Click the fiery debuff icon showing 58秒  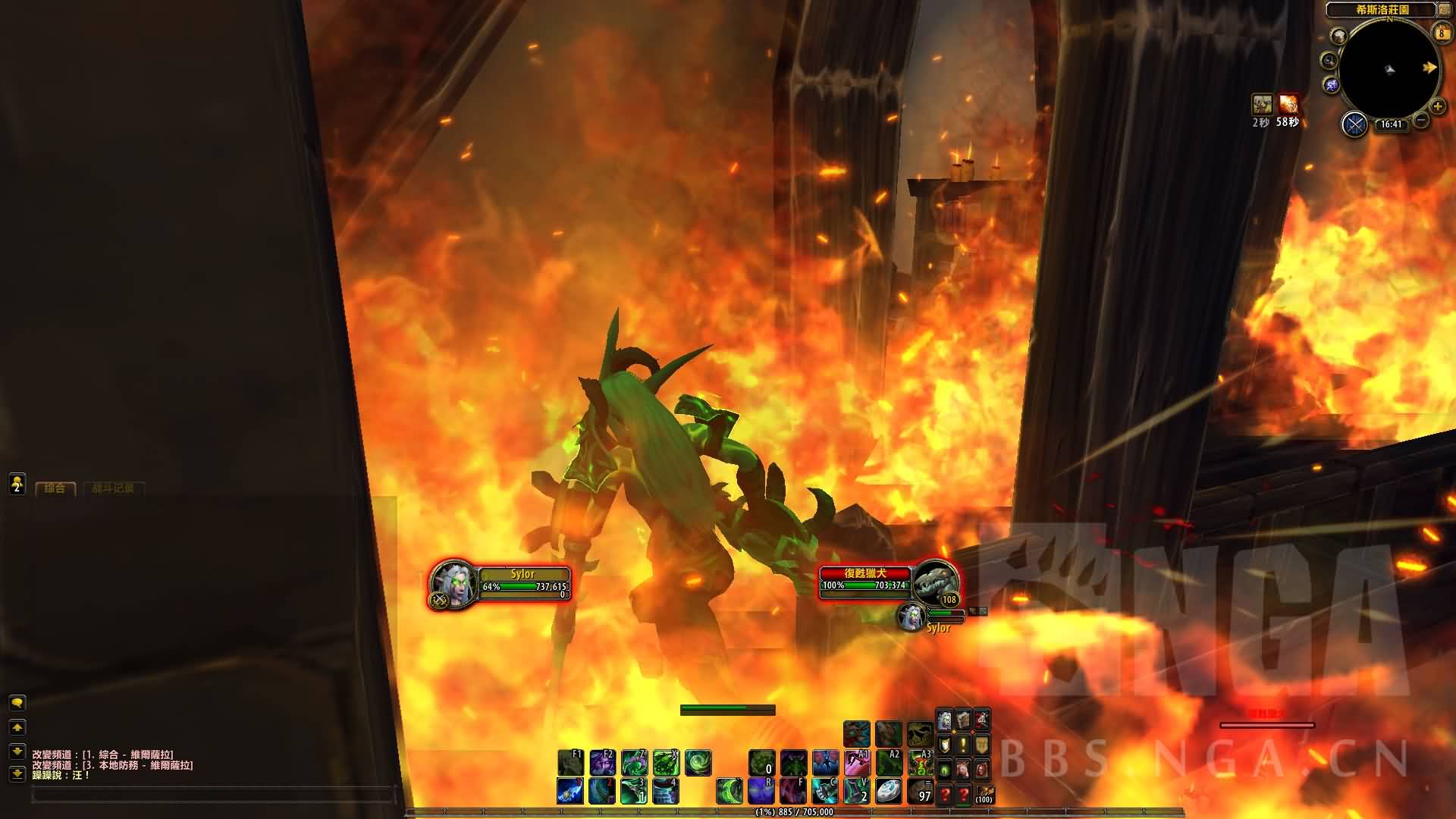point(1288,104)
